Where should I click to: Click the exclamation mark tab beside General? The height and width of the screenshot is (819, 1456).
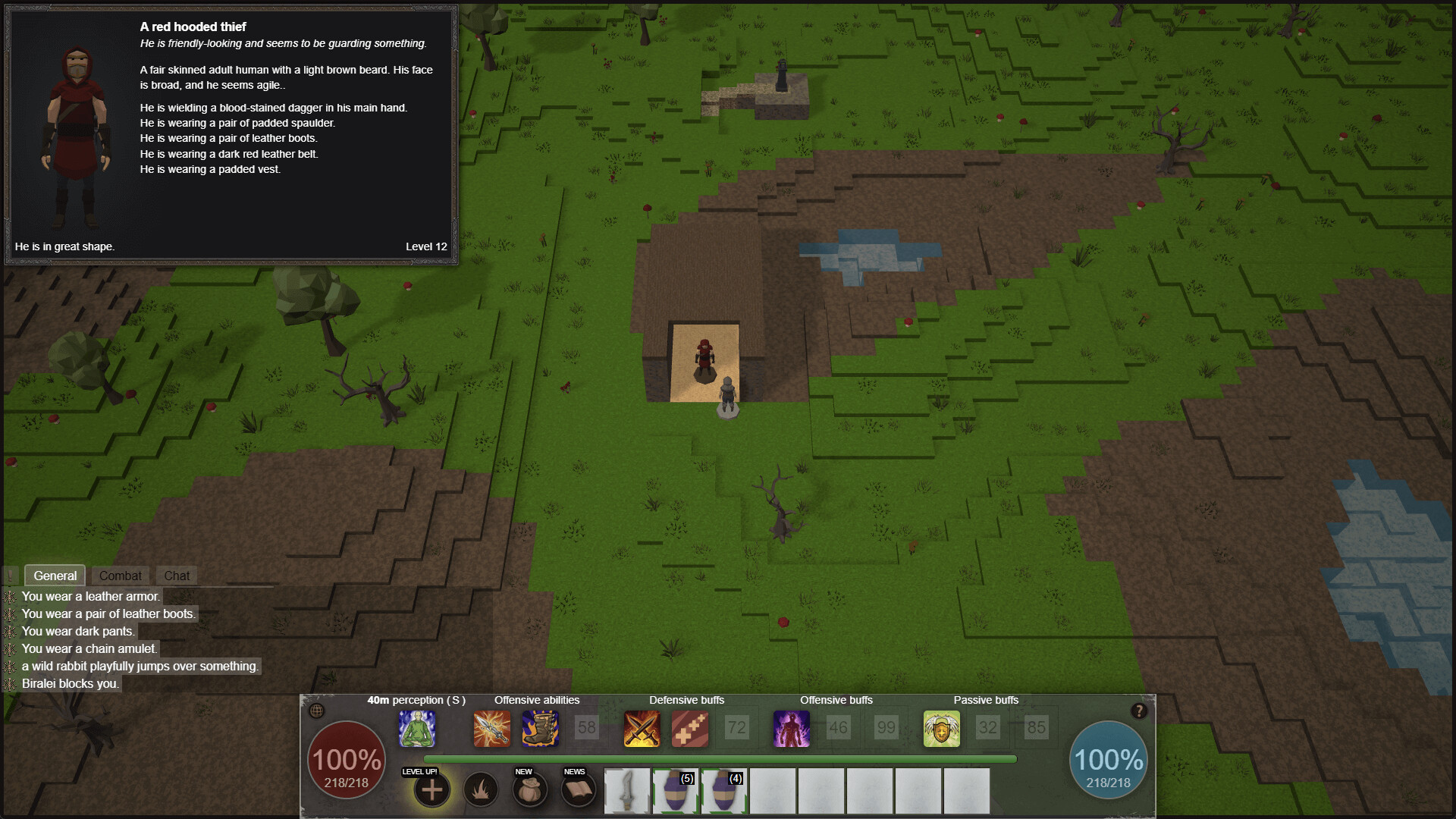(11, 576)
